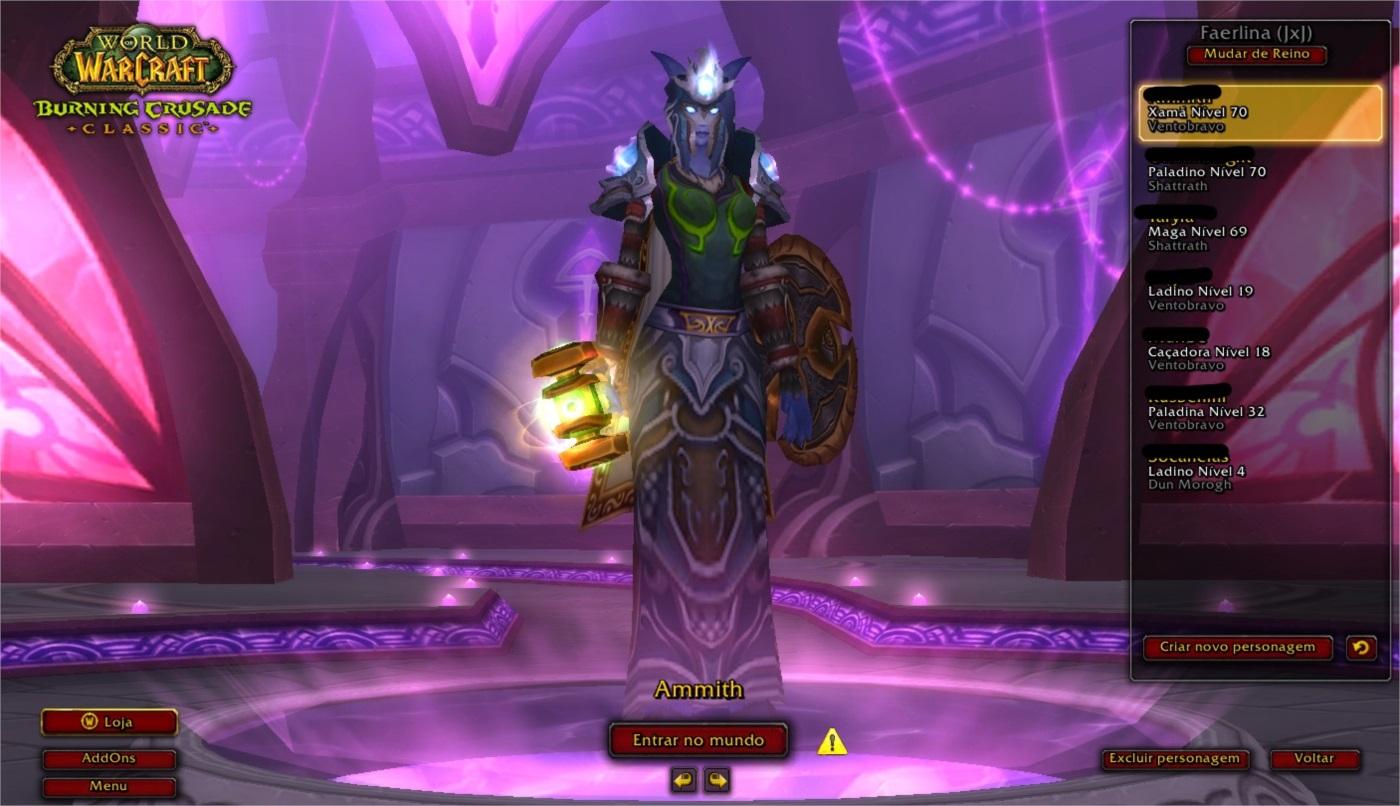The image size is (1400, 806).
Task: Open the Loja shop
Action: tap(109, 722)
